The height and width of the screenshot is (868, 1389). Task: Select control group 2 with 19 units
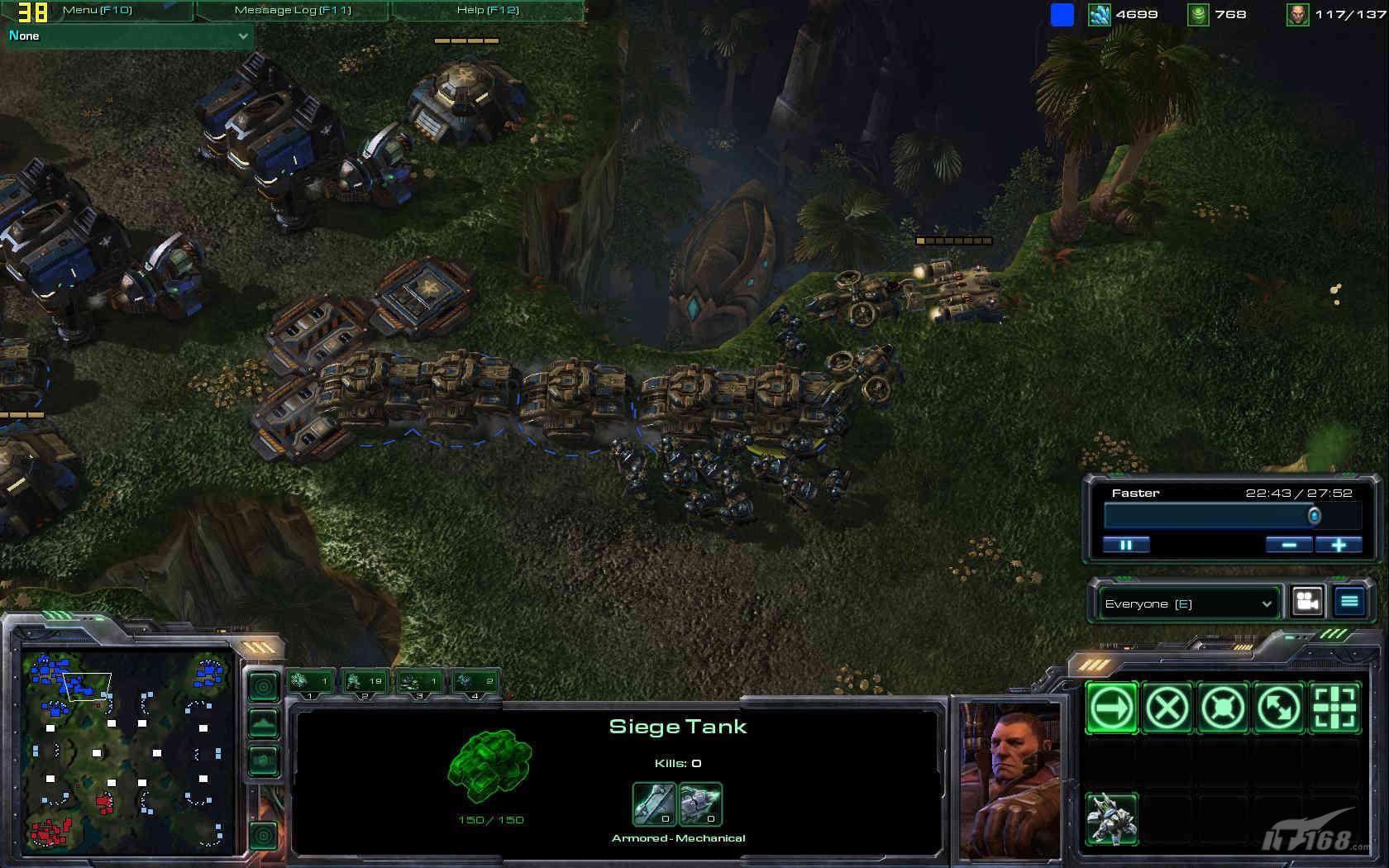pos(365,682)
